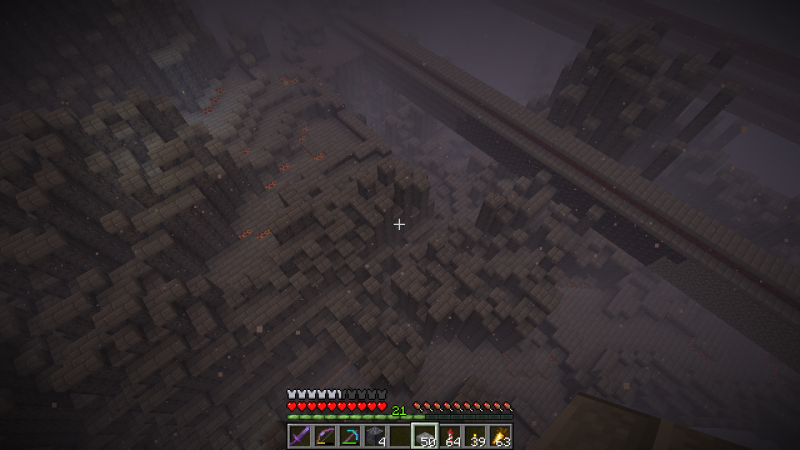This screenshot has height=450, width=800.
Task: Select the highlighted slab stack of 50
Action: pyautogui.click(x=425, y=436)
